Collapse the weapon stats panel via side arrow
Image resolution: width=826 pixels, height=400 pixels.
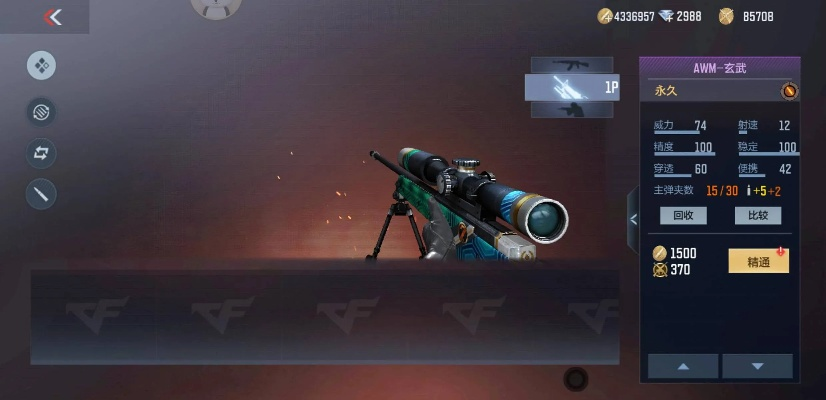632,219
